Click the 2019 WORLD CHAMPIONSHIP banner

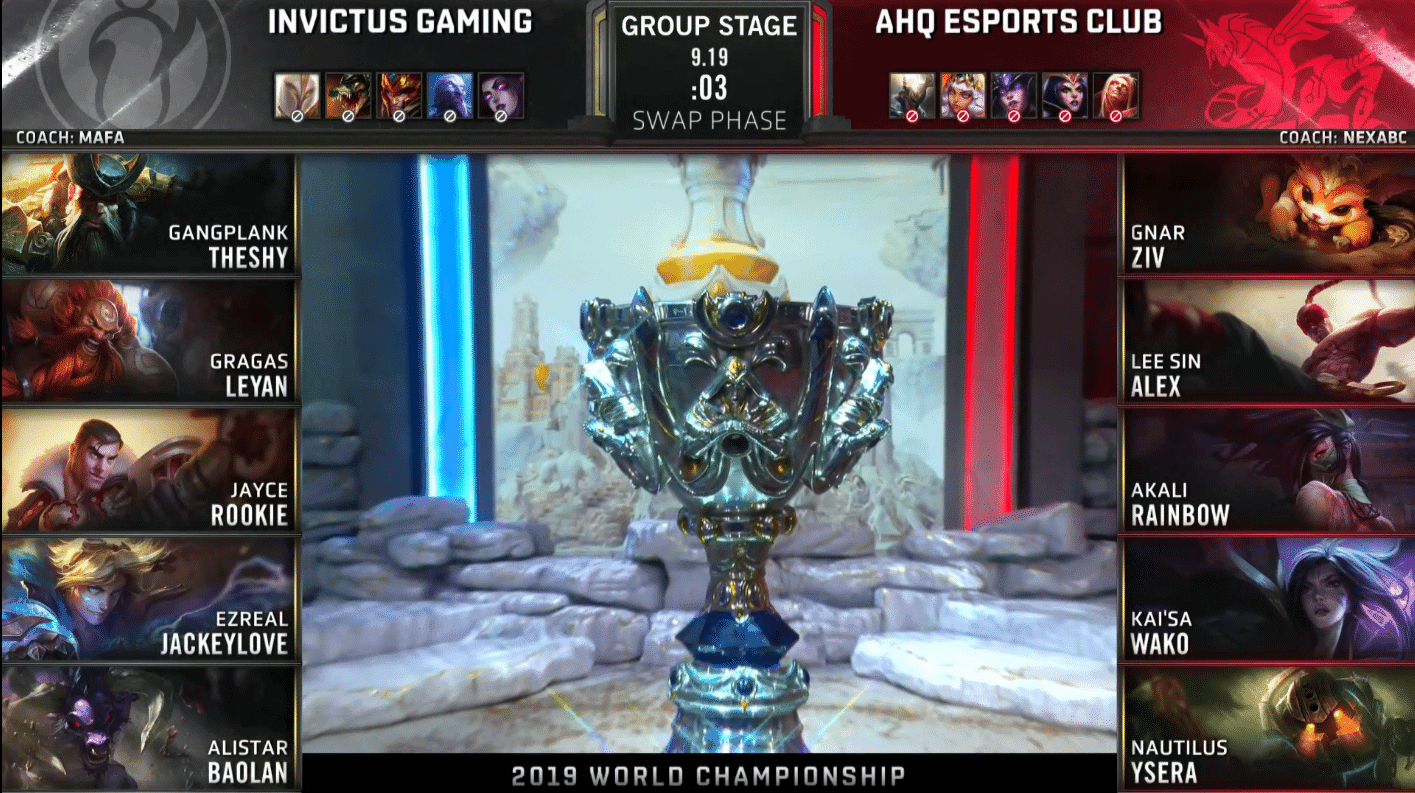707,775
